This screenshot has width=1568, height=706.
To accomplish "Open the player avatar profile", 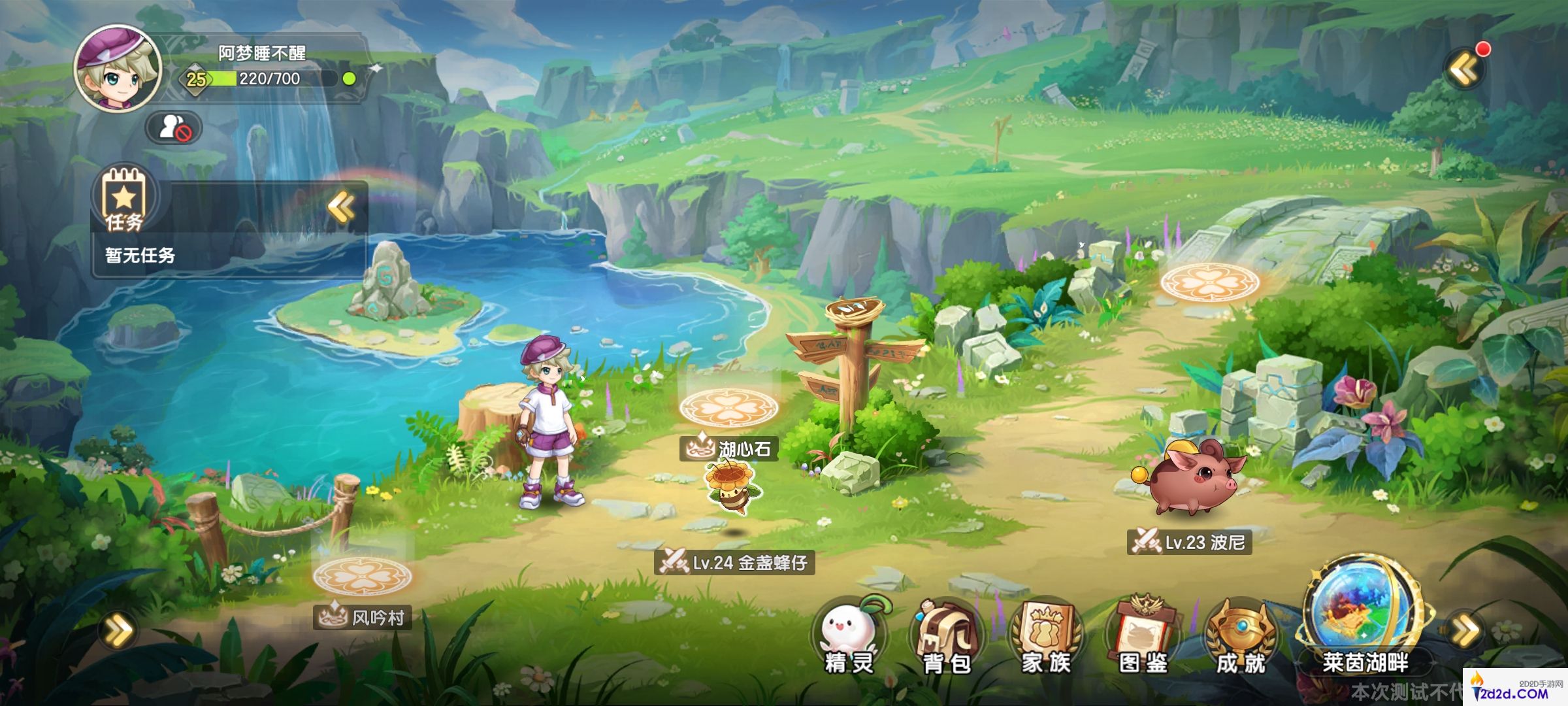I will click(x=118, y=69).
